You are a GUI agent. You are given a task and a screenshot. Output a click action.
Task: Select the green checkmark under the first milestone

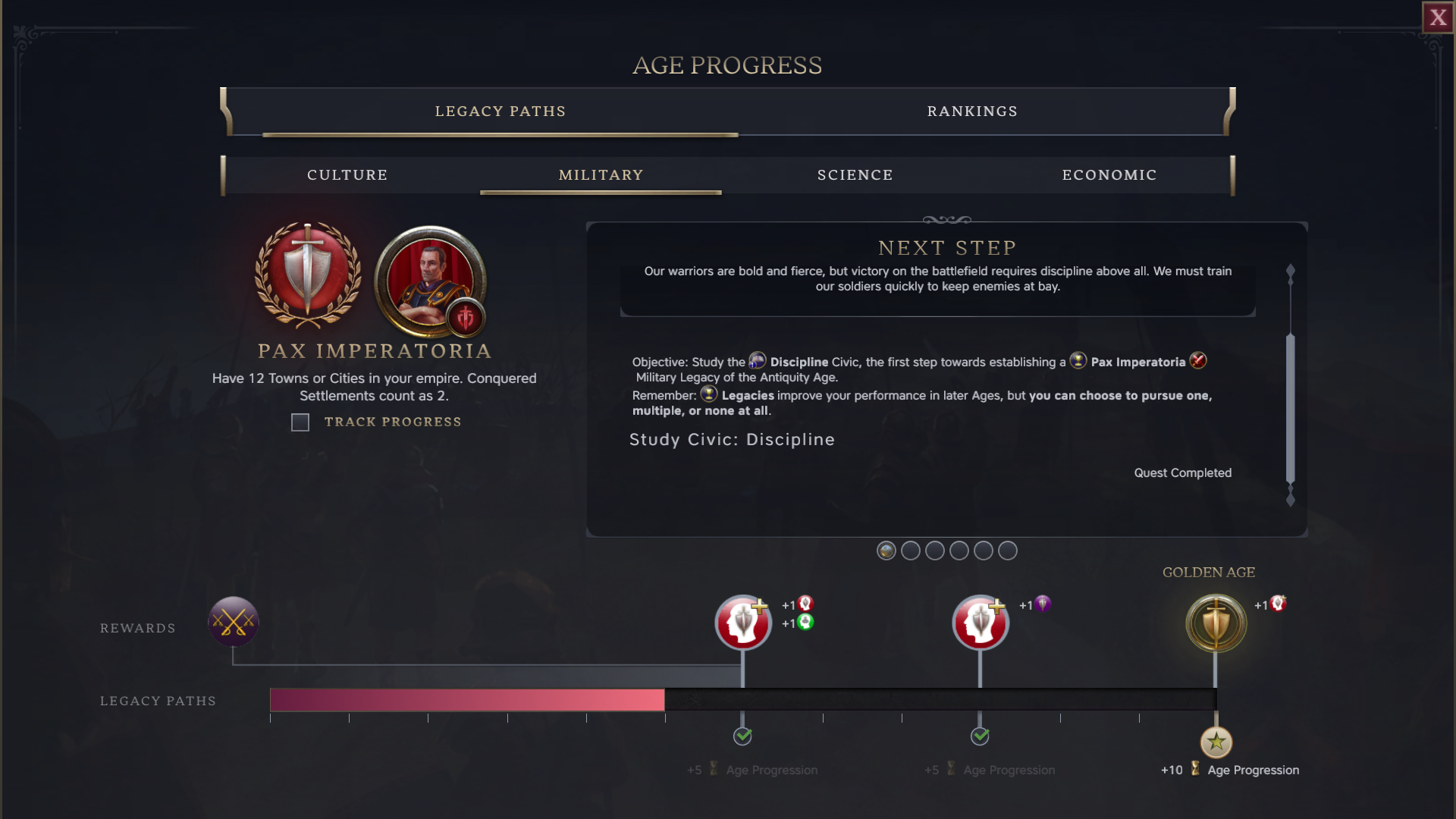(742, 735)
